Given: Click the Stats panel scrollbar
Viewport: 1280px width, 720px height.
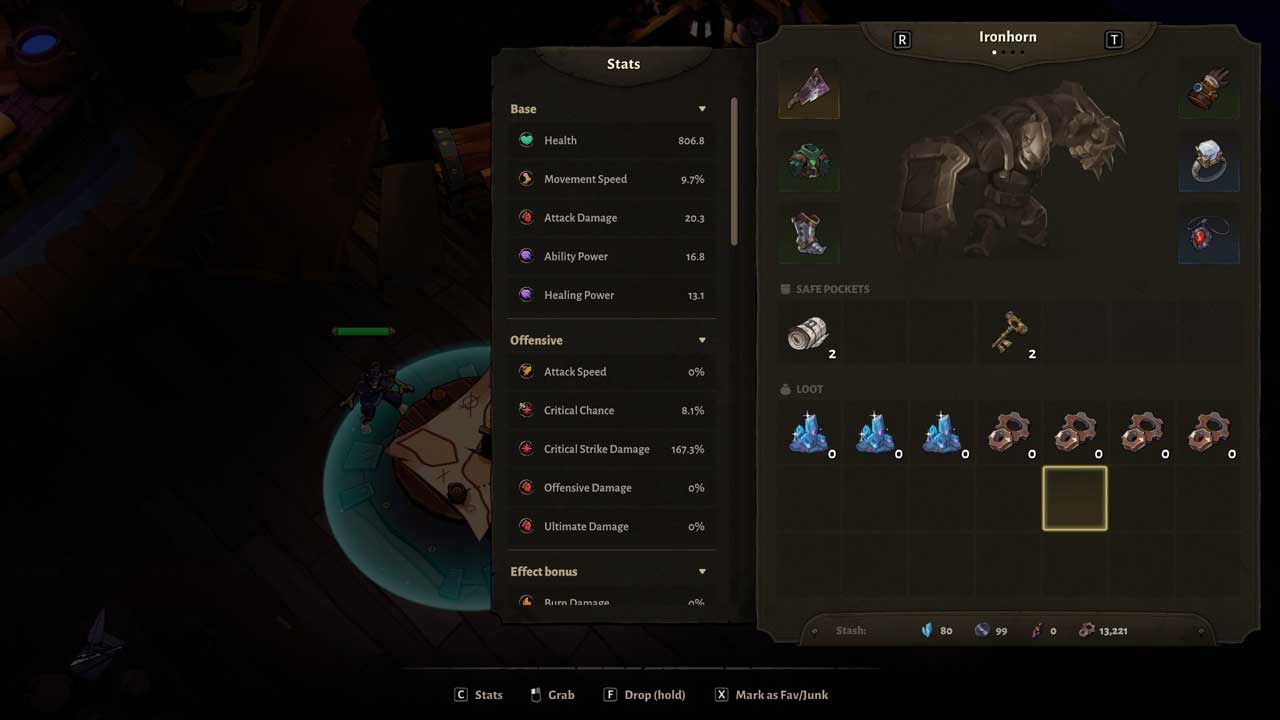Looking at the screenshot, I should 735,171.
